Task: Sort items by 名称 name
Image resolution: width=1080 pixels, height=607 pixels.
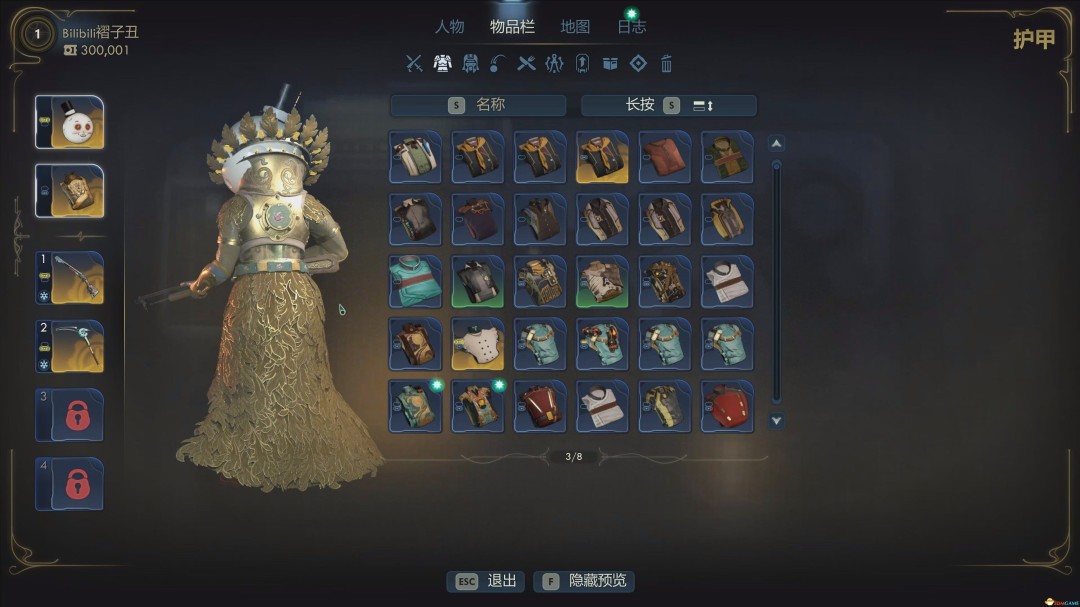Action: [x=478, y=105]
